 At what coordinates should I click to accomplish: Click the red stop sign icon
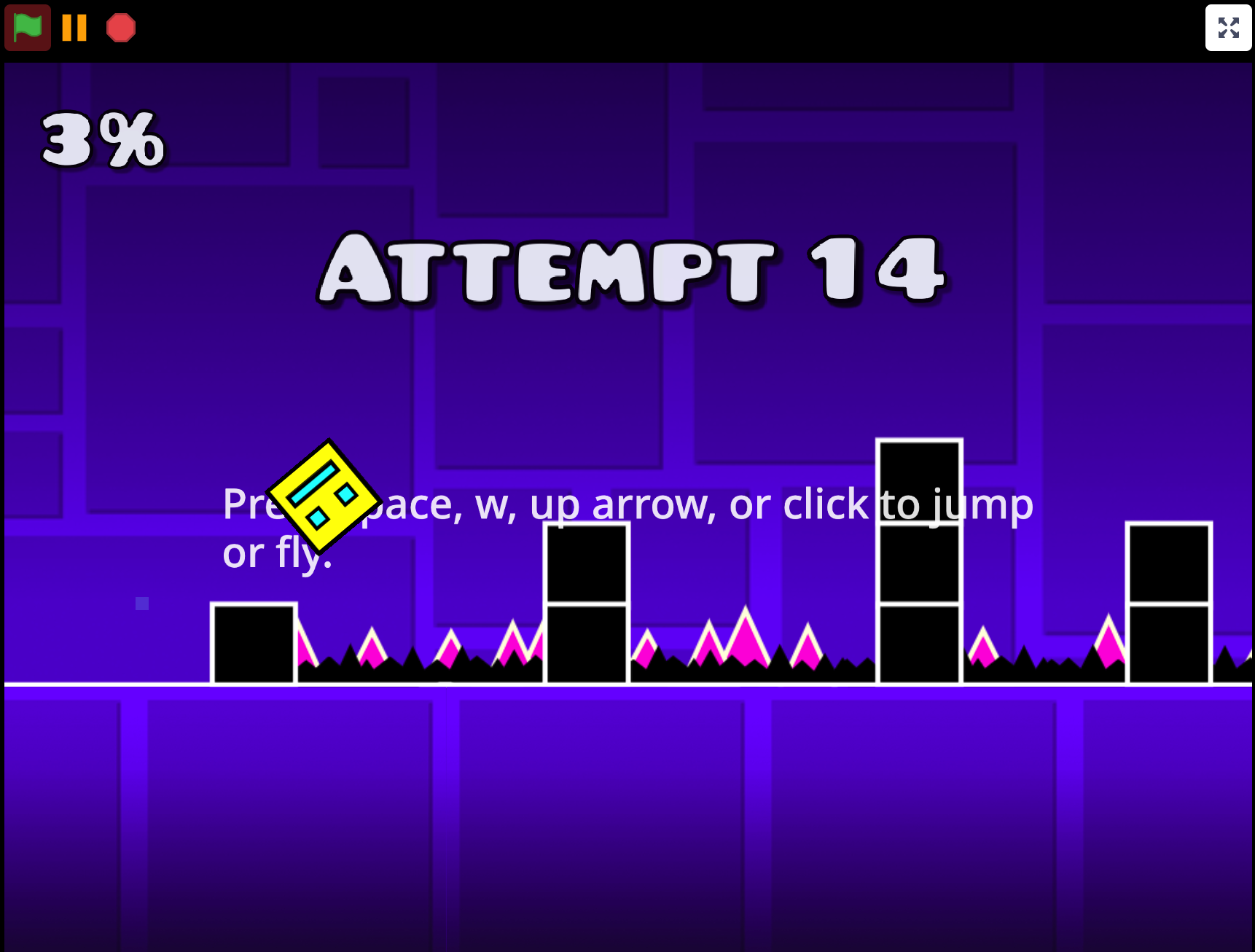click(121, 28)
